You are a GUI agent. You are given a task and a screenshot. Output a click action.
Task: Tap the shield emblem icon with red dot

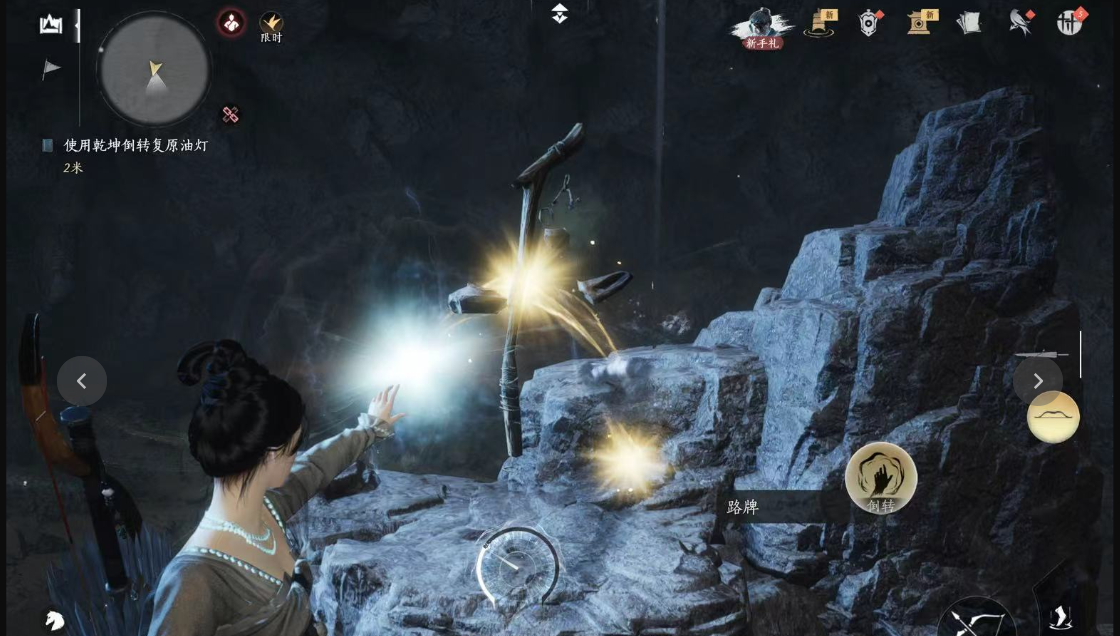pos(869,23)
